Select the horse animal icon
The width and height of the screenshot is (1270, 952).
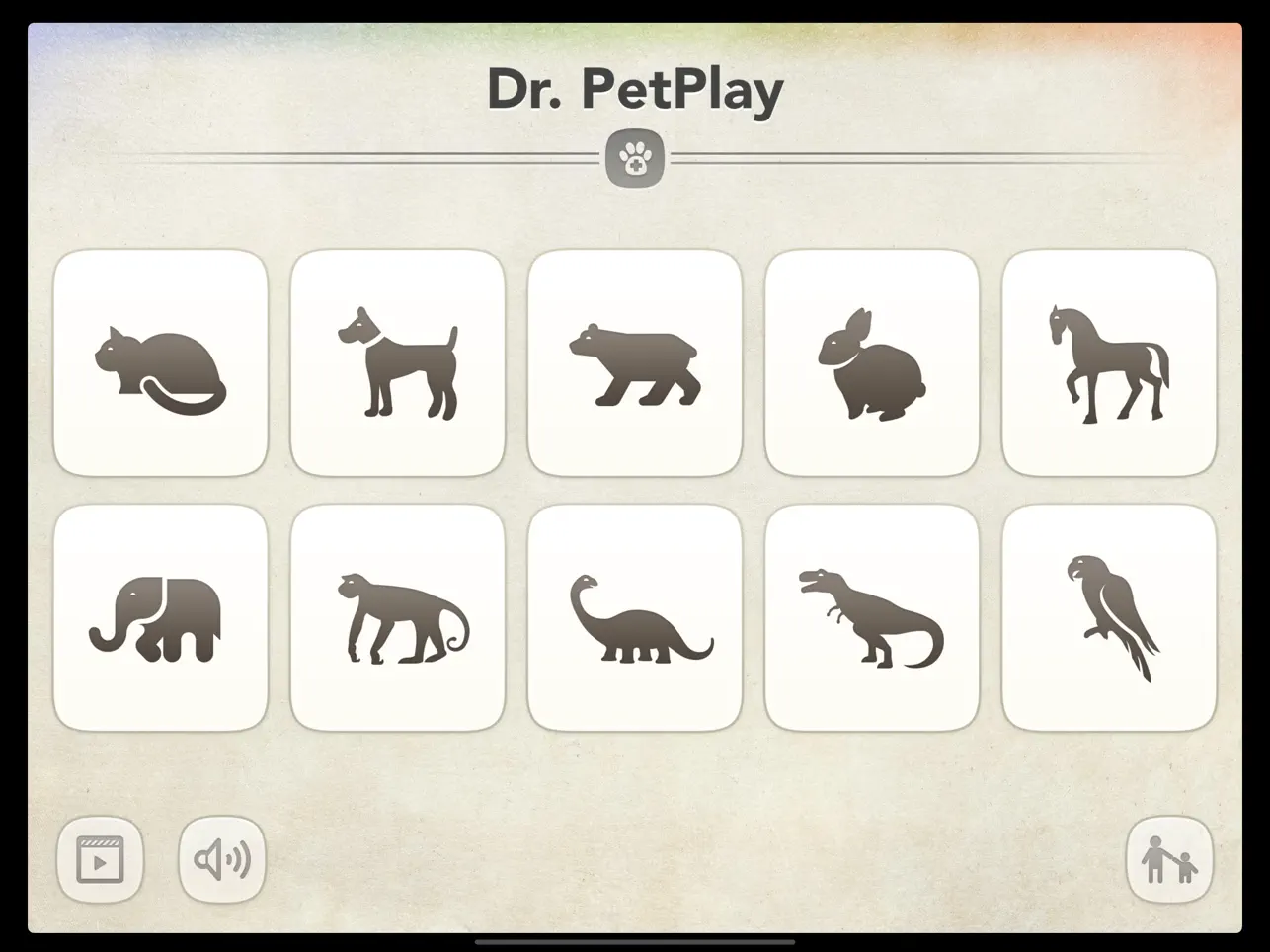(1108, 360)
